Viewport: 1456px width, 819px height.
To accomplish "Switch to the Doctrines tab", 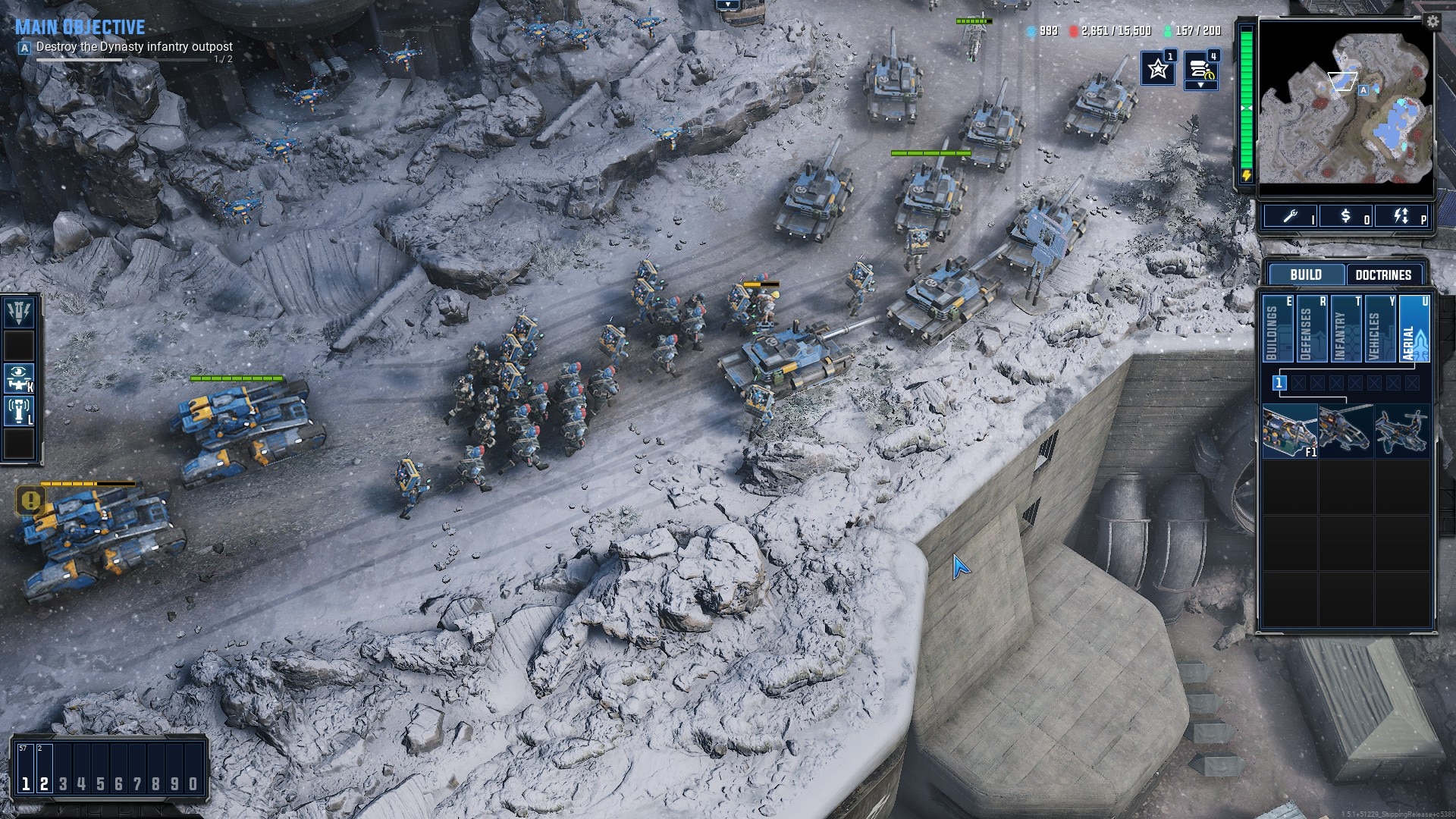I will 1383,275.
